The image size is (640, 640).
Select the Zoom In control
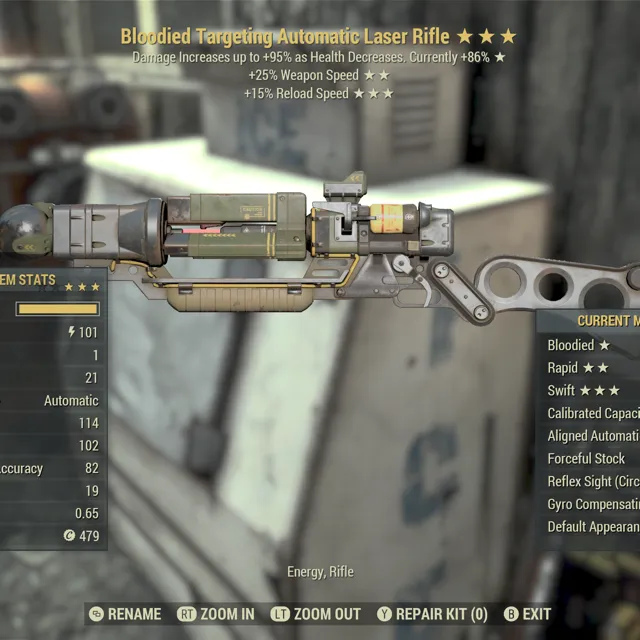point(216,614)
